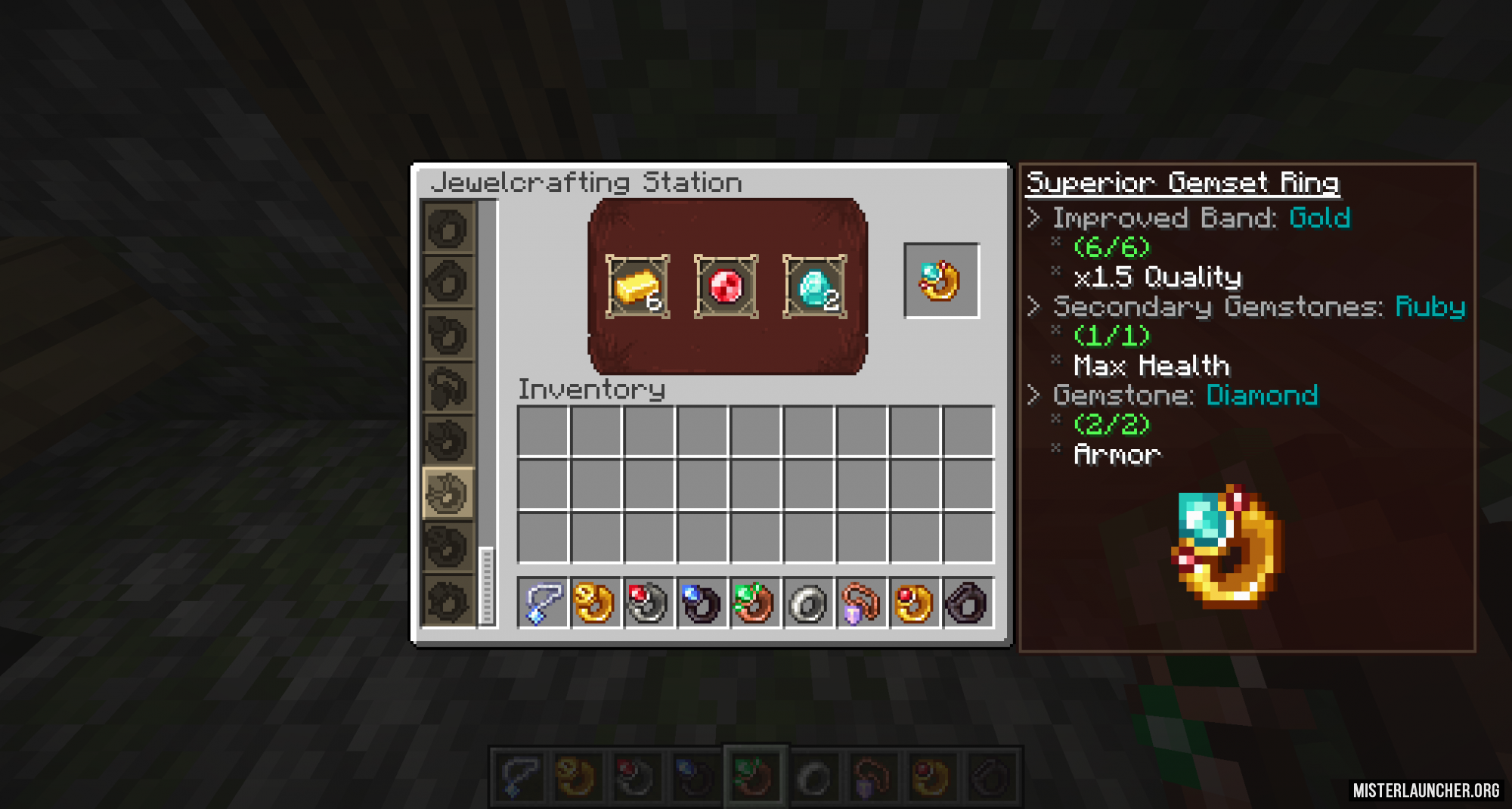Click the diamond gemstone ingredient slot
Viewport: 1512px width, 809px height.
814,287
